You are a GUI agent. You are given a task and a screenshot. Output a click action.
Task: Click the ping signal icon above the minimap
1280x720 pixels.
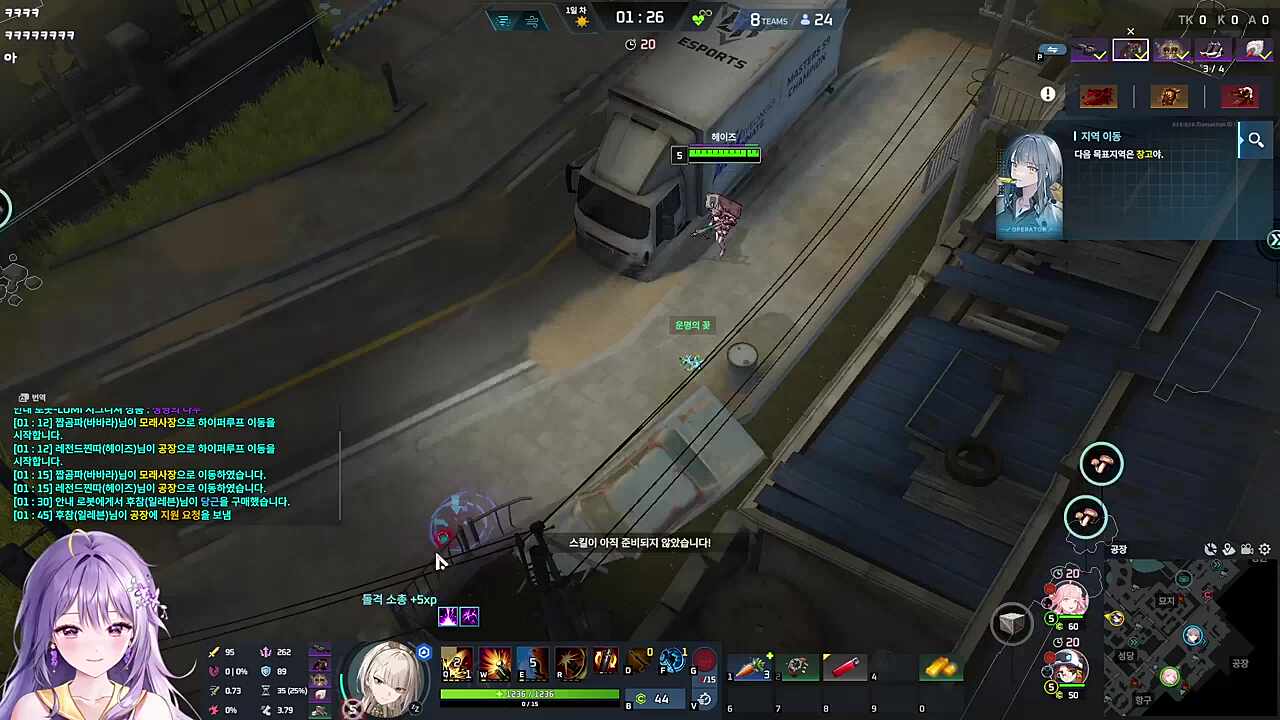[1211, 549]
